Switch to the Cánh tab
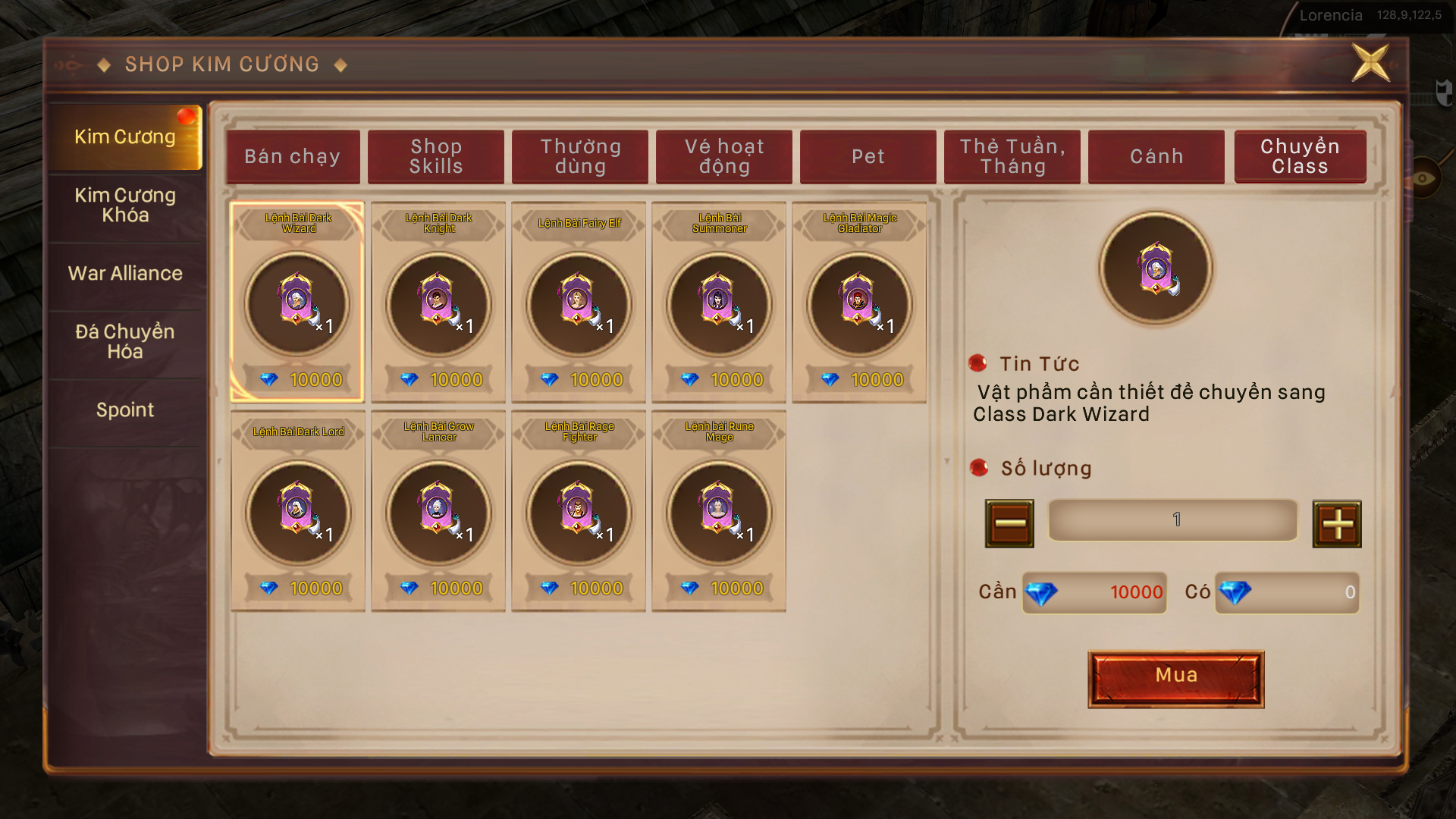The width and height of the screenshot is (1456, 819). [x=1156, y=157]
